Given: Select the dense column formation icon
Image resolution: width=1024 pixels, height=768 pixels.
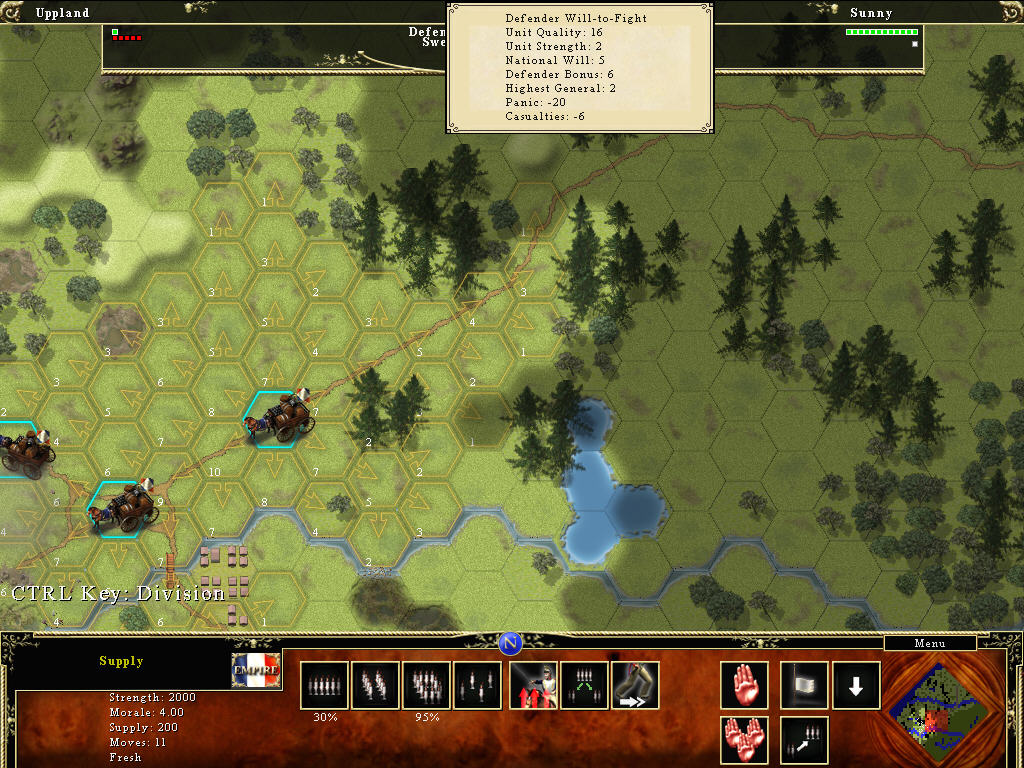Looking at the screenshot, I should point(426,685).
